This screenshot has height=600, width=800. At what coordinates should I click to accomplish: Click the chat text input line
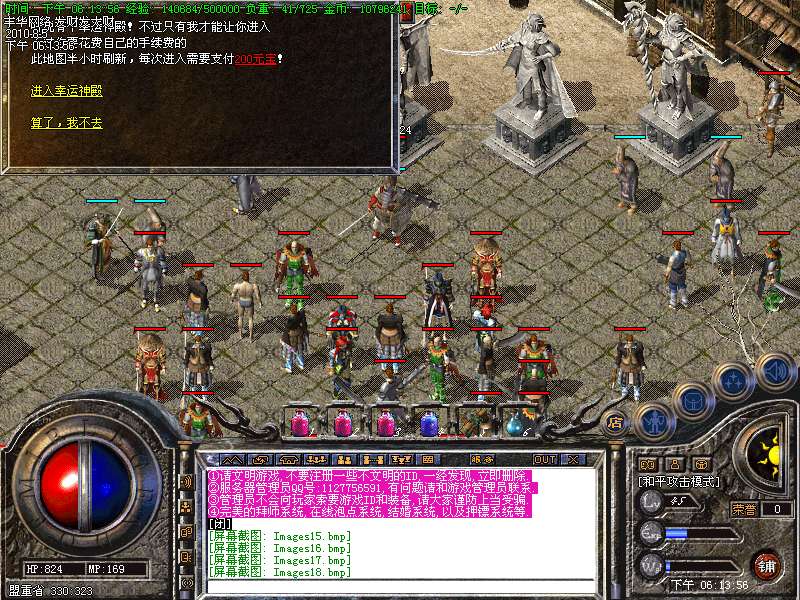point(400,586)
